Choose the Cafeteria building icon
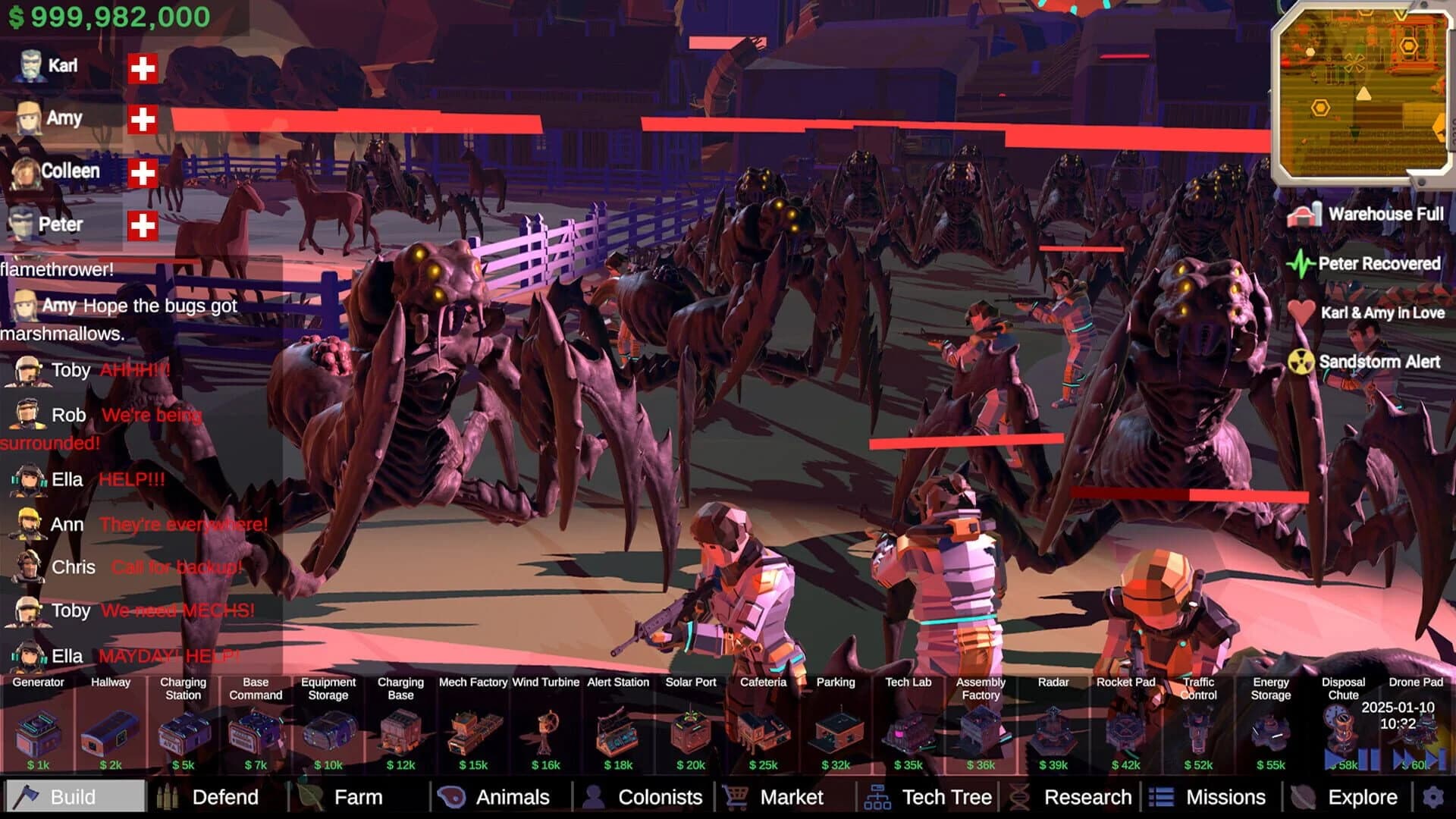 pyautogui.click(x=763, y=732)
